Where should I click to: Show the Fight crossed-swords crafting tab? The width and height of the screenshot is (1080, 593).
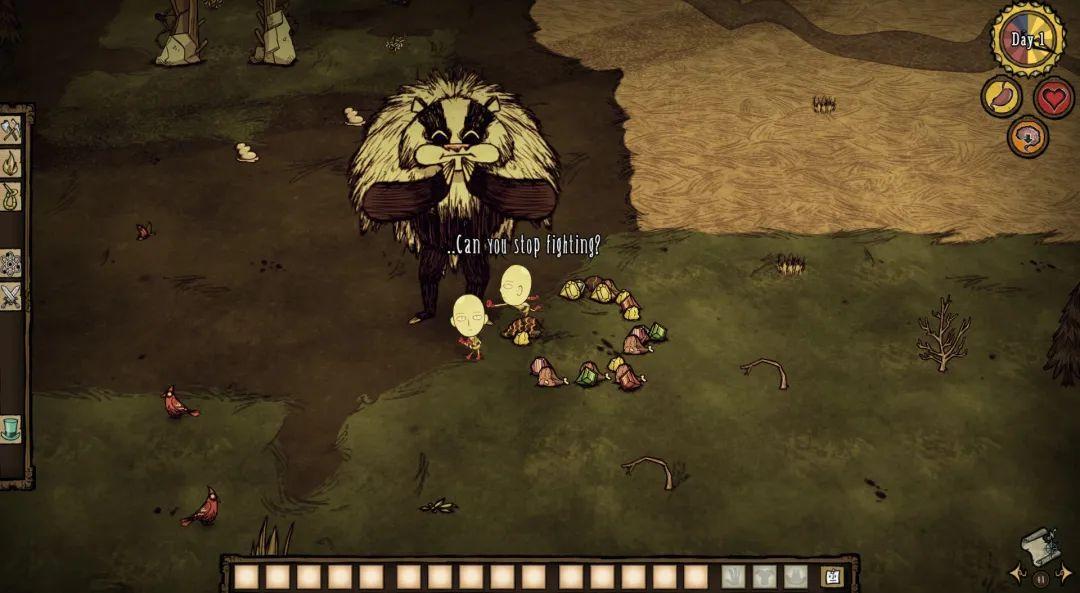click(11, 296)
